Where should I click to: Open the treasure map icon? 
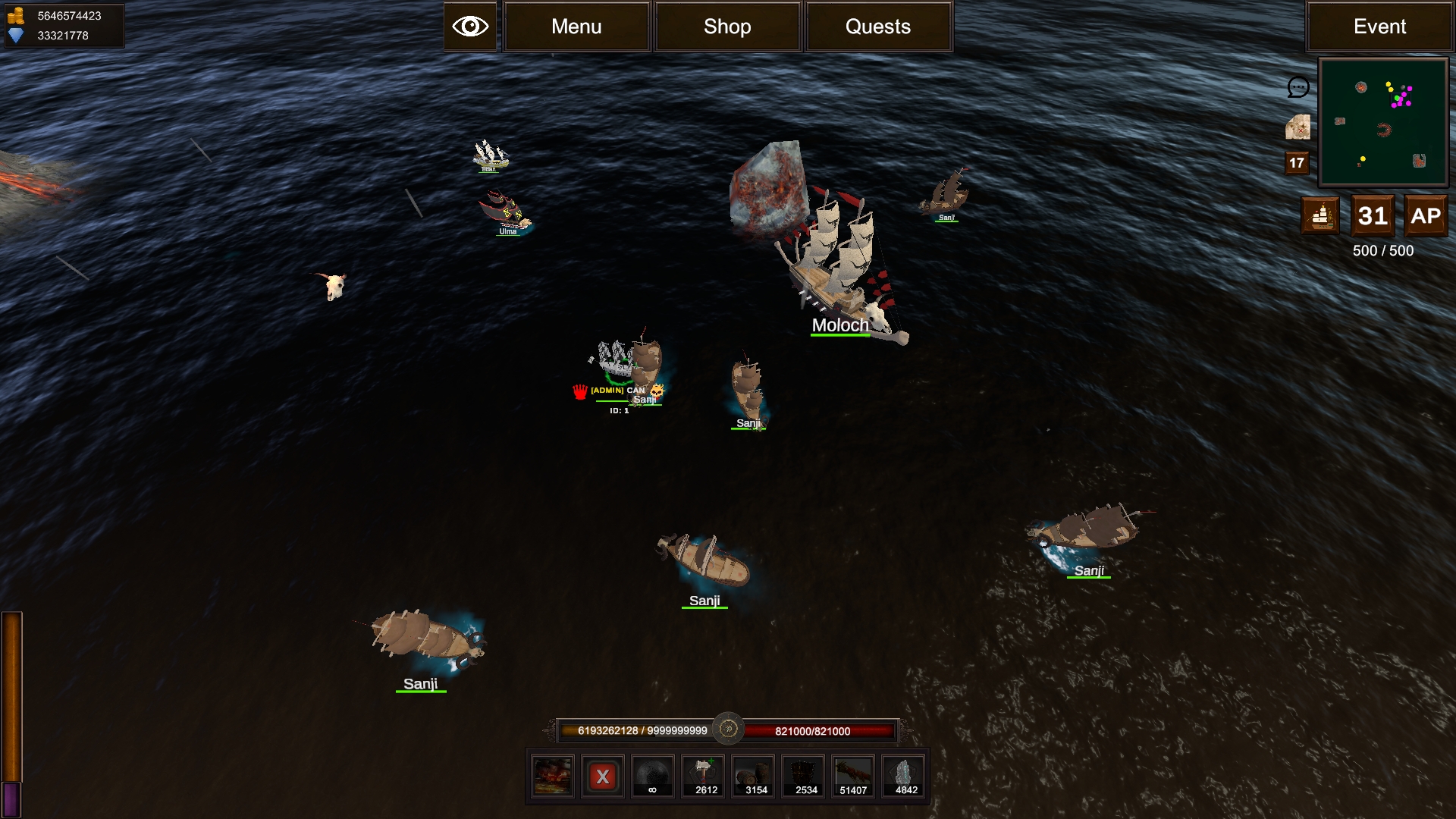click(1298, 127)
